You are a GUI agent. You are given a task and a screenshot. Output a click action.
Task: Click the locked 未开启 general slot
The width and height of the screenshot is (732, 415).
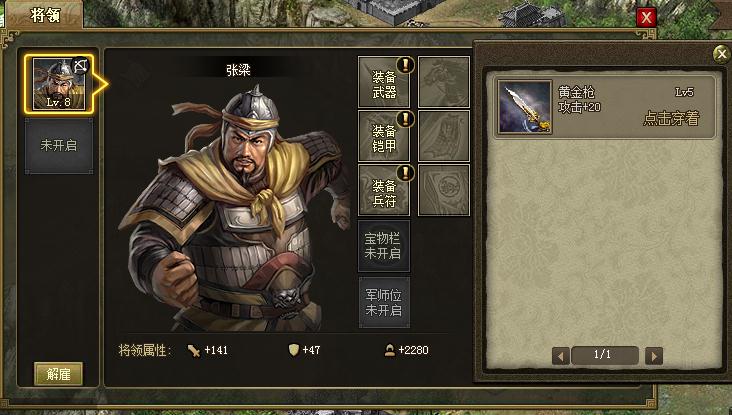(x=59, y=146)
